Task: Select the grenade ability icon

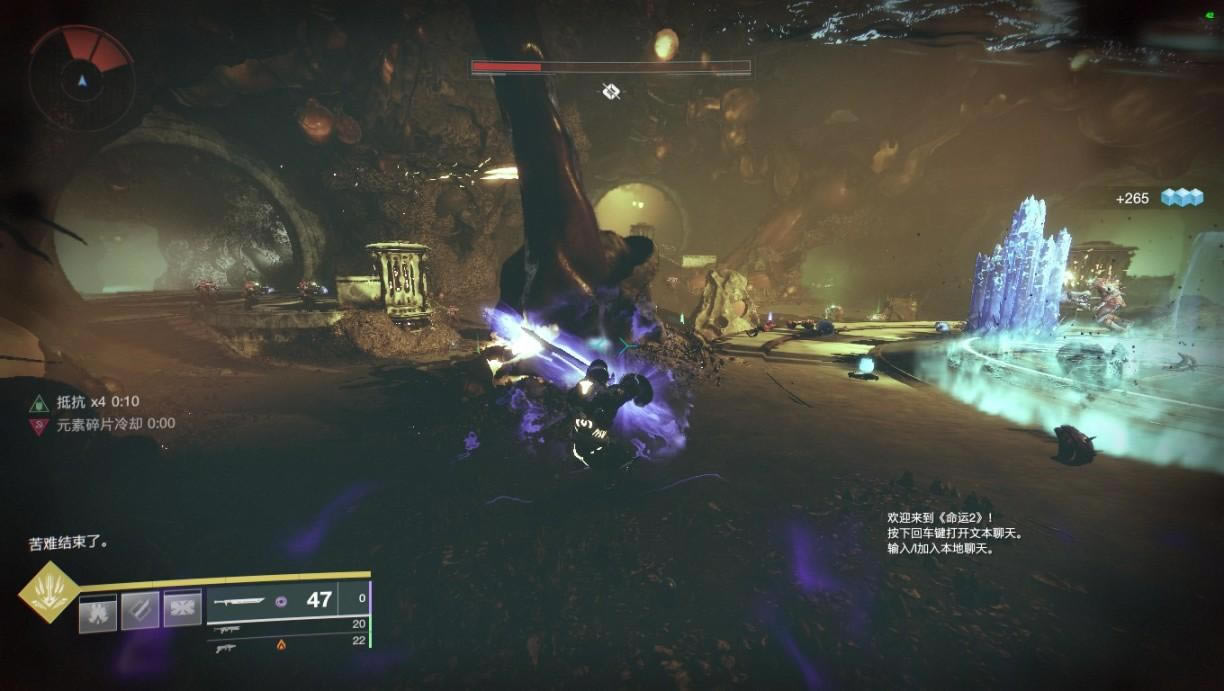Action: coord(98,612)
